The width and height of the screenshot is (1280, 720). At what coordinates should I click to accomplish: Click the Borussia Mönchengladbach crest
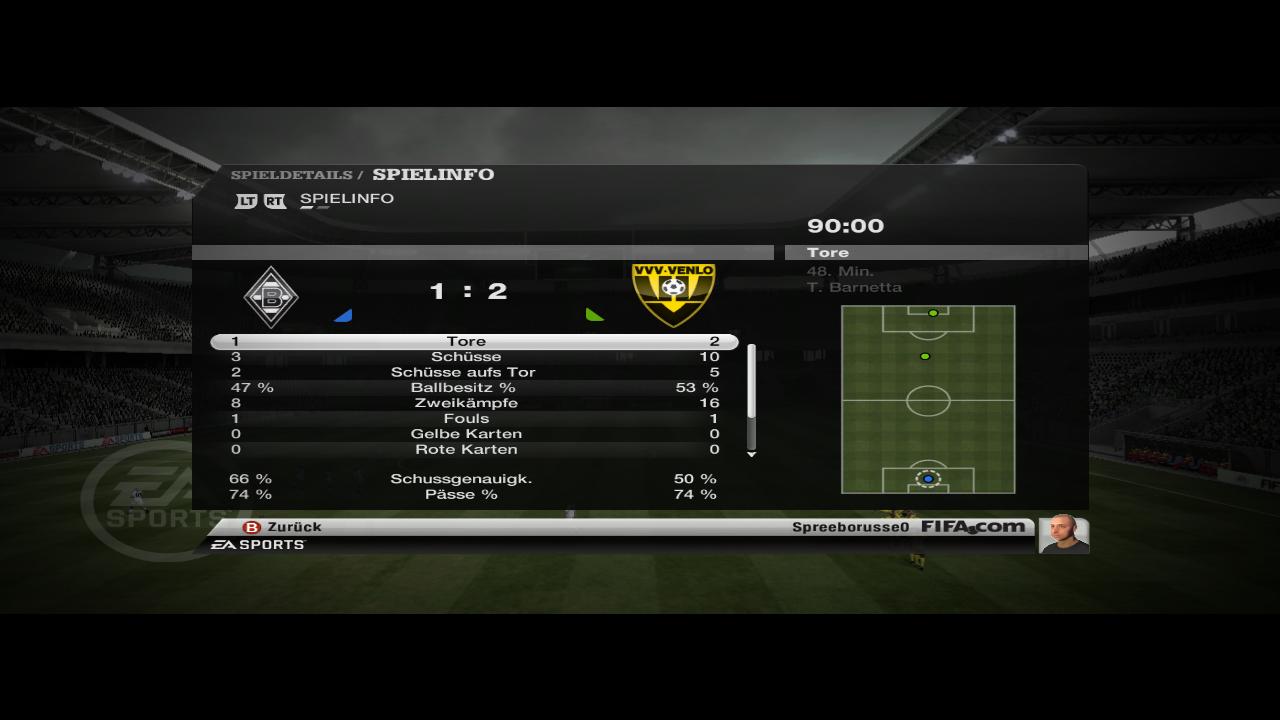[x=271, y=296]
